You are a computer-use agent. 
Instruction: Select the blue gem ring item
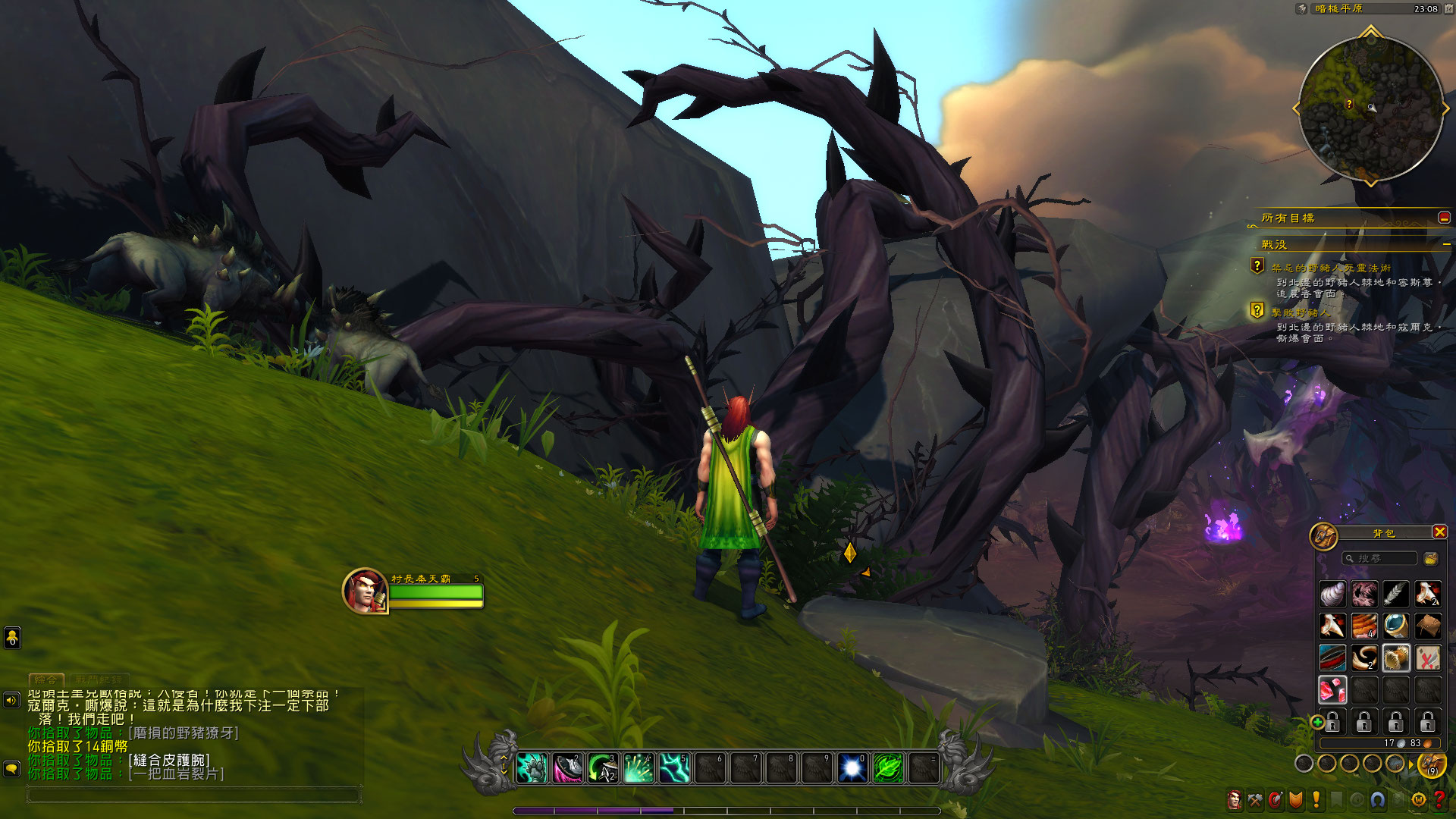[1395, 626]
